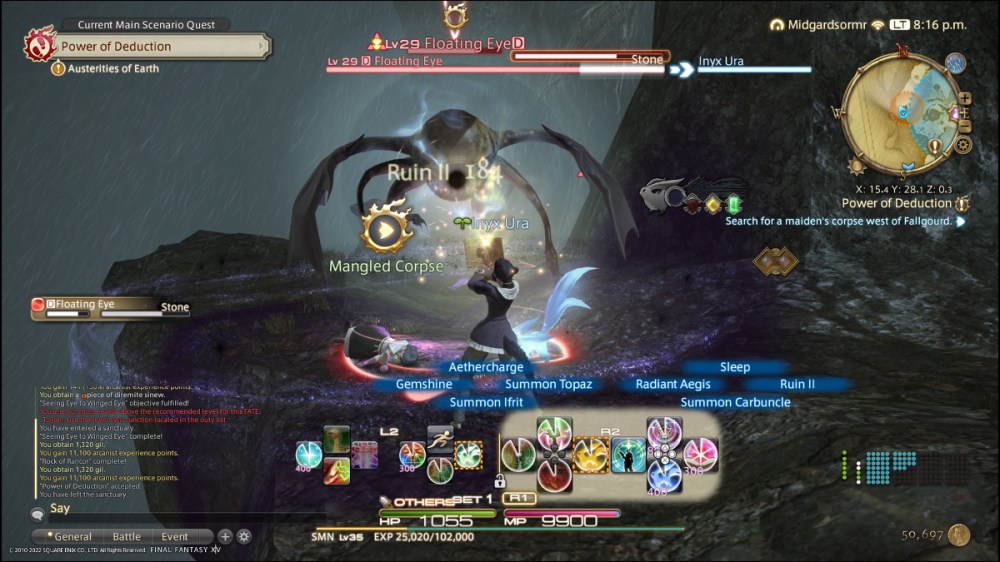Open the chat mode speech bubble icon
The image size is (1000, 562).
point(37,513)
